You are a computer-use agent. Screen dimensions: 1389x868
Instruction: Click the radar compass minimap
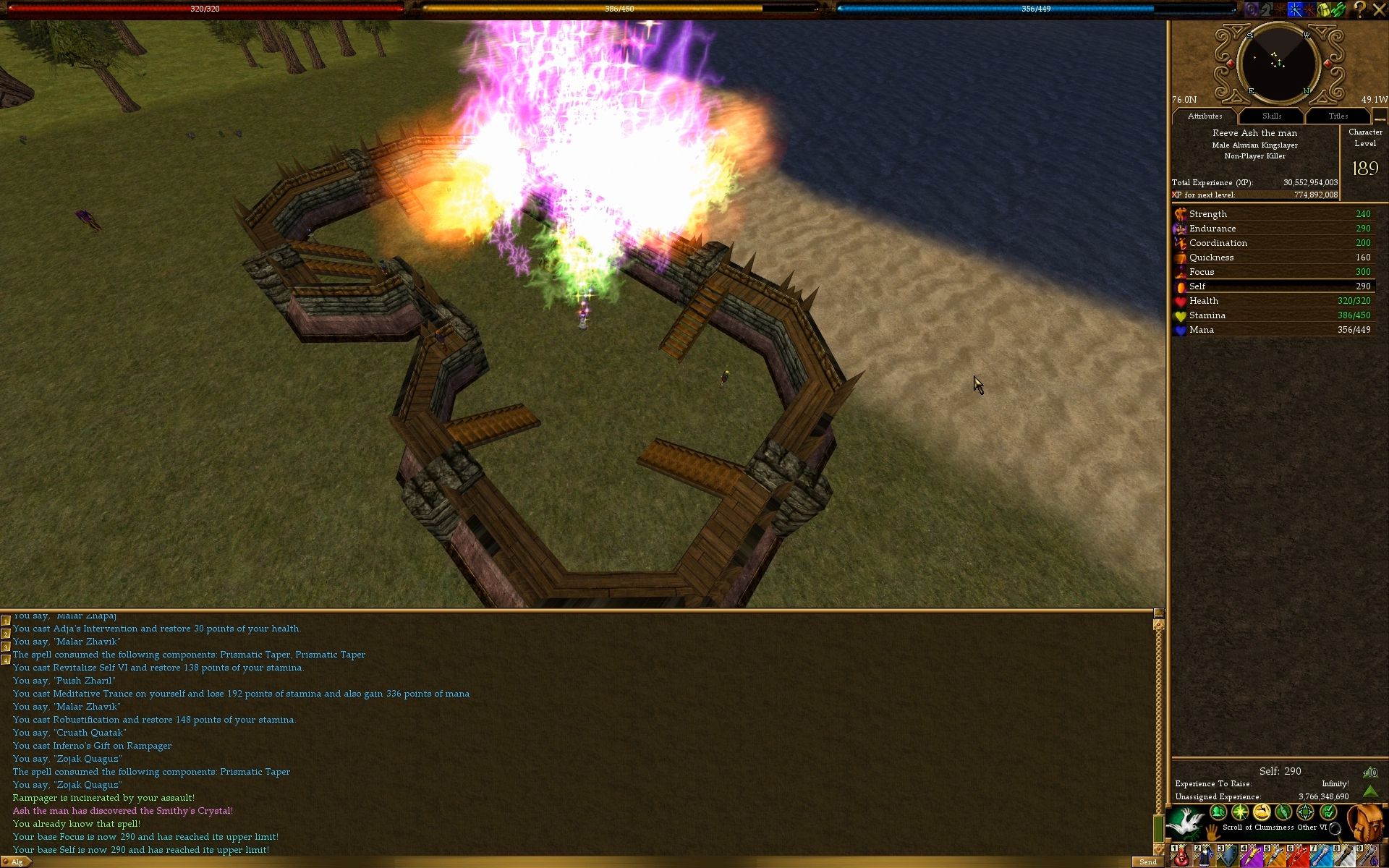click(1278, 64)
